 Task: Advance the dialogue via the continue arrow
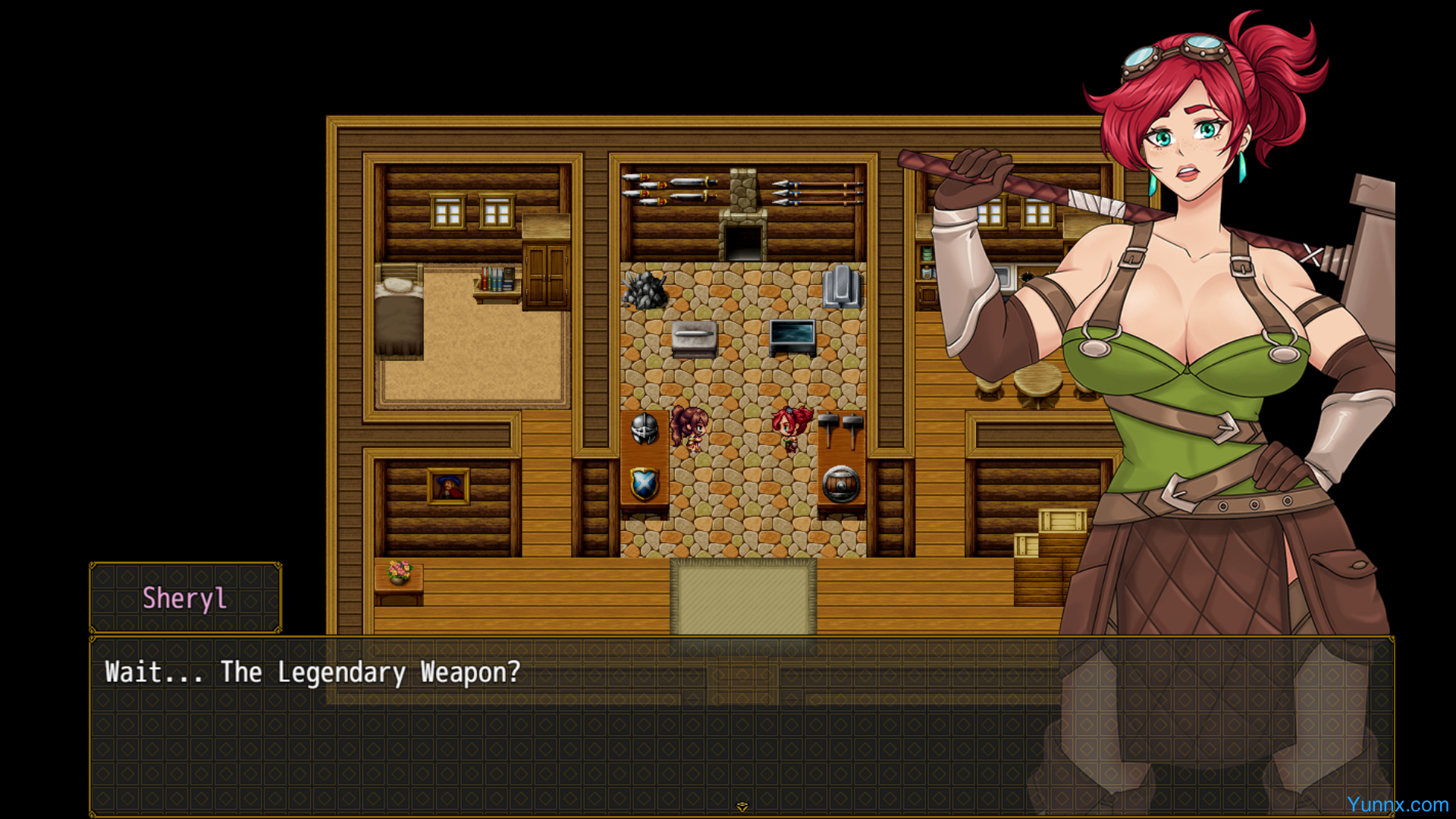(x=742, y=806)
